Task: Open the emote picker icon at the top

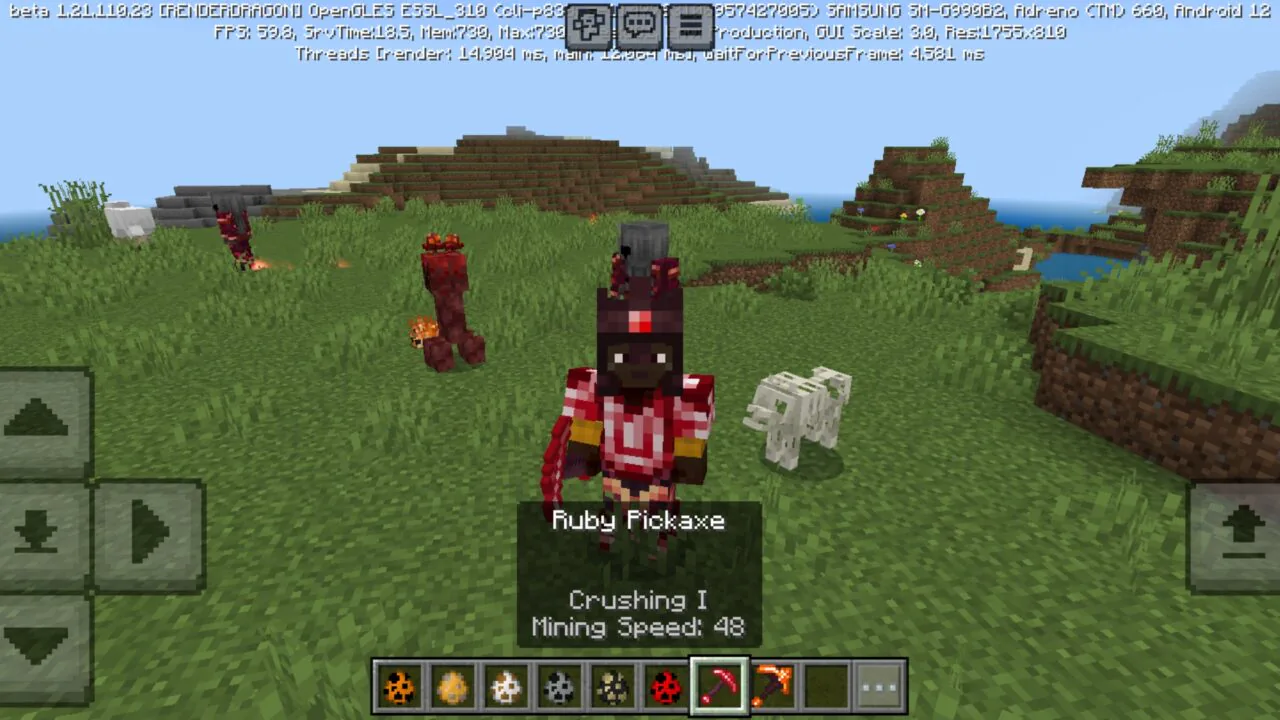Action: (x=588, y=25)
